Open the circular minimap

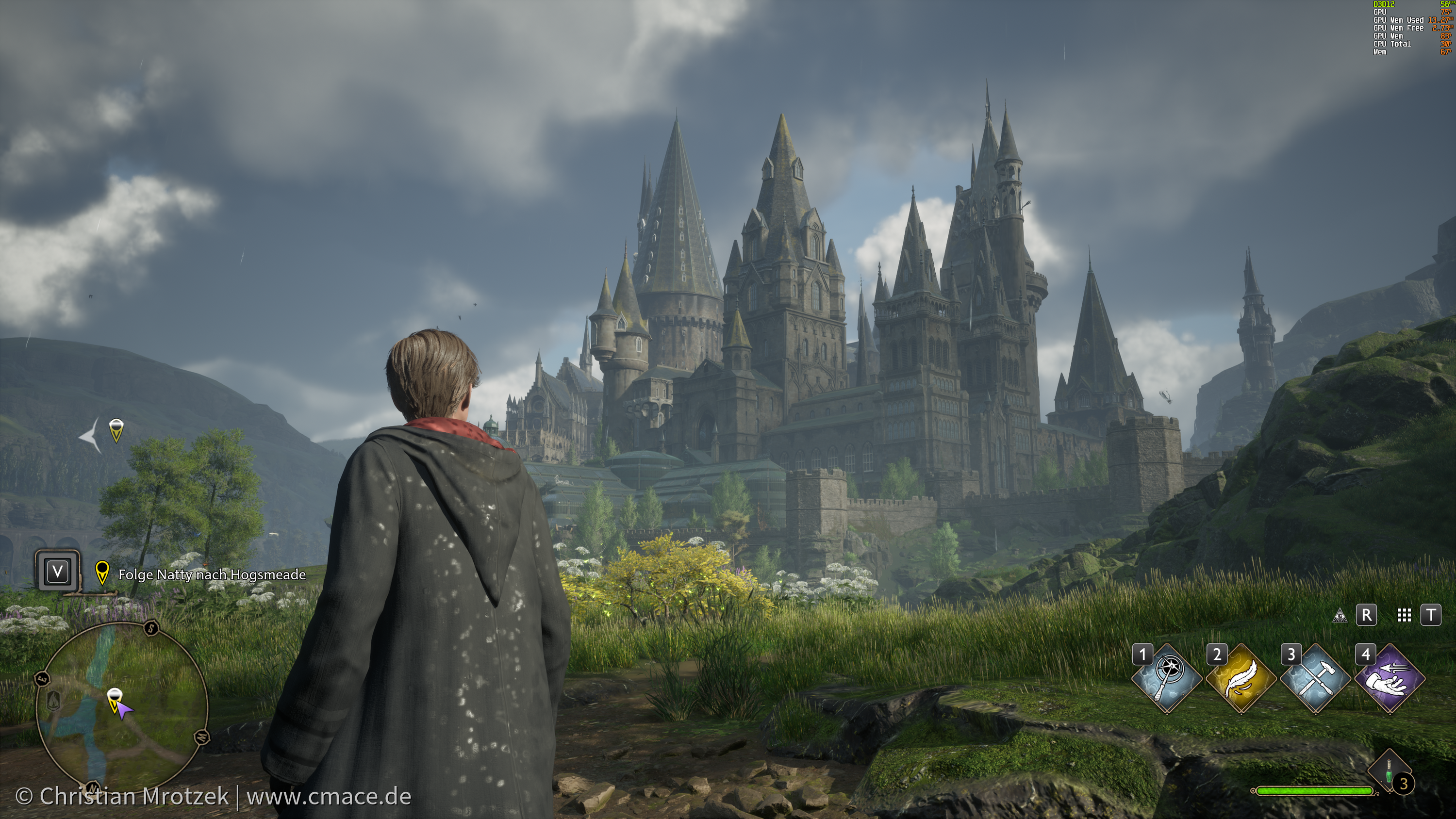(122, 707)
